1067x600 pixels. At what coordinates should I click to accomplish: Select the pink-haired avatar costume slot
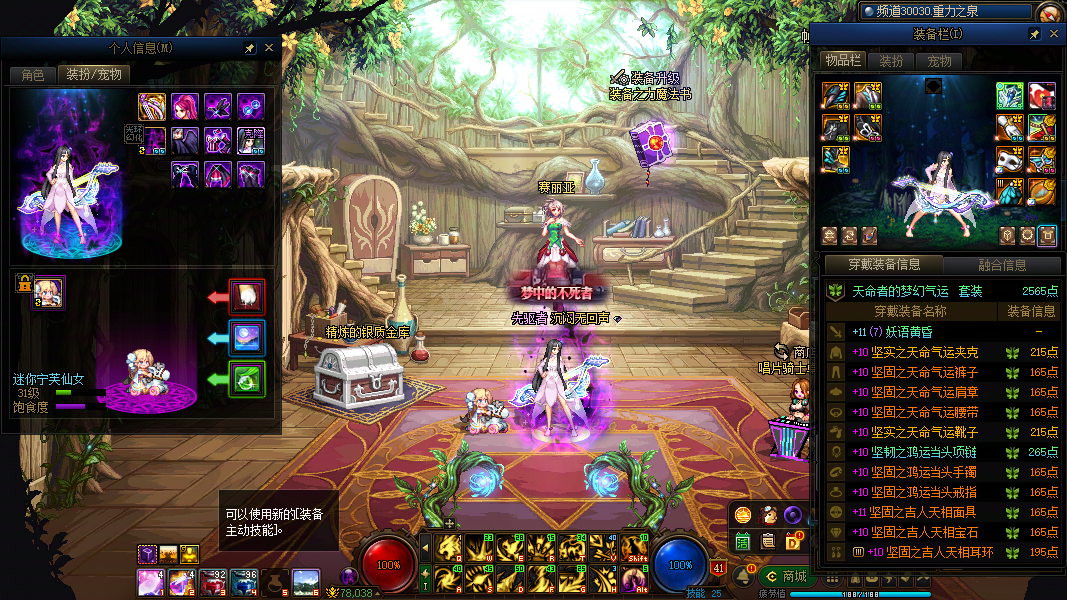click(x=184, y=106)
